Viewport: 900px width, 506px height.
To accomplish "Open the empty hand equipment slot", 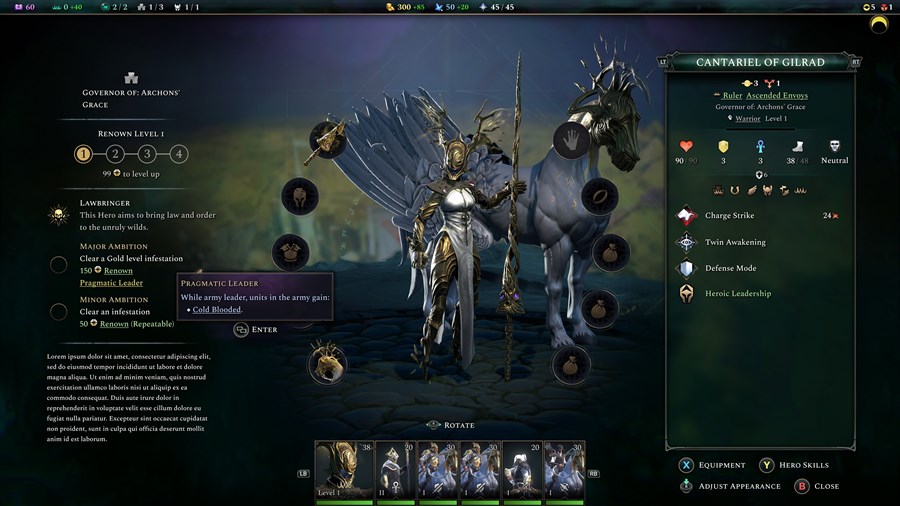I will (x=572, y=140).
